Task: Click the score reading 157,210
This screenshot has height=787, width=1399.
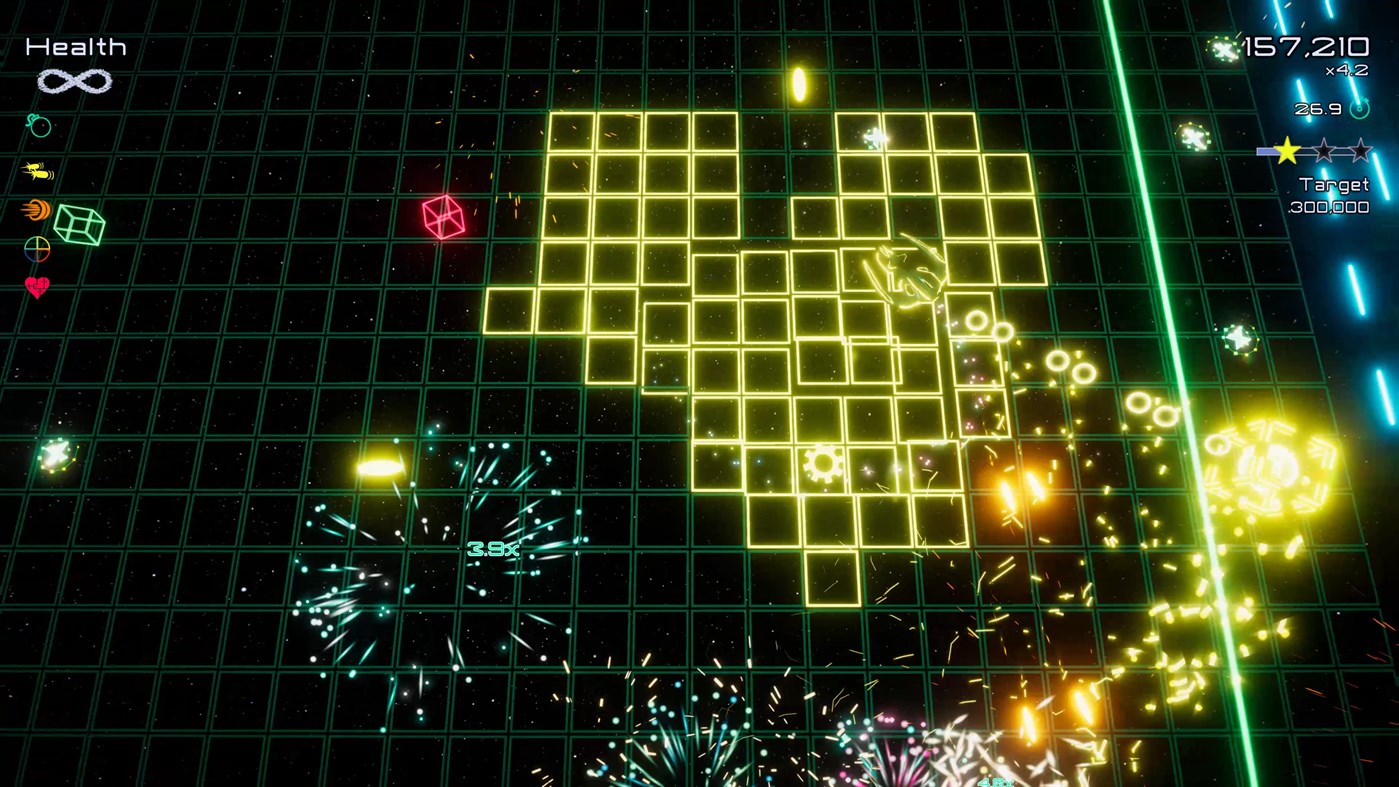Action: coord(1305,45)
